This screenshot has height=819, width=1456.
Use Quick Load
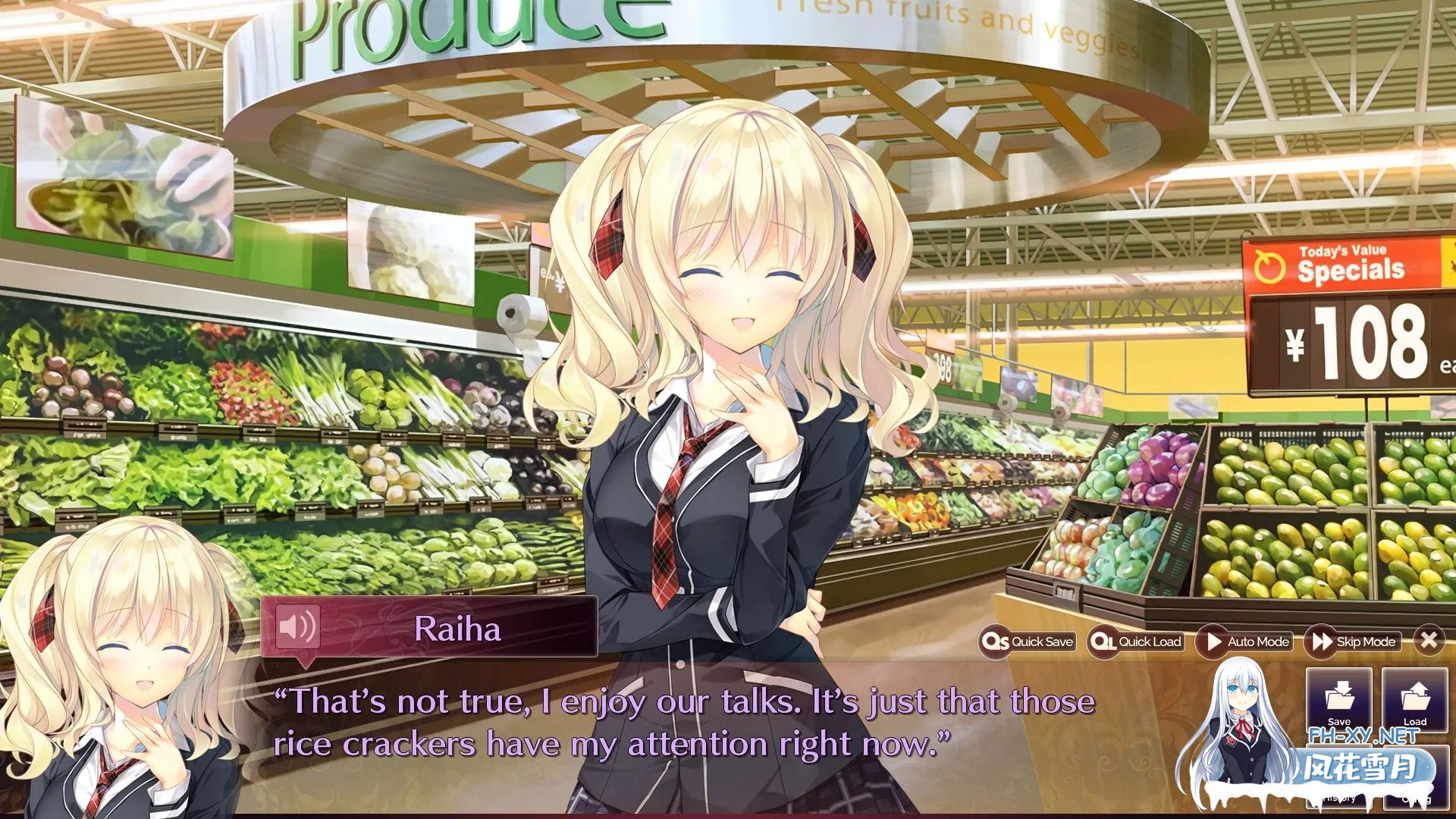pos(1137,642)
